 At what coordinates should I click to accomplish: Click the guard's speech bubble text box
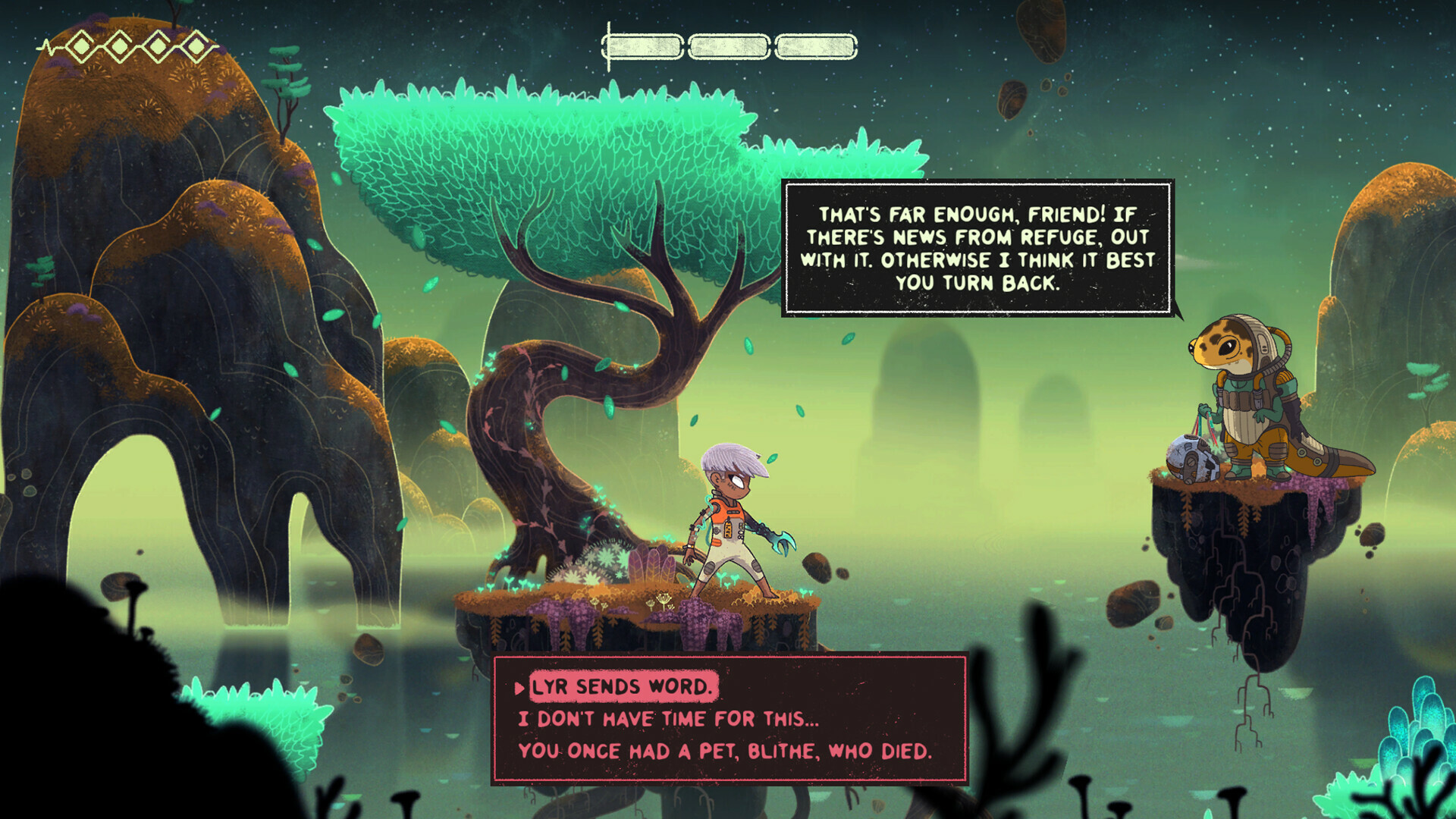pyautogui.click(x=978, y=246)
